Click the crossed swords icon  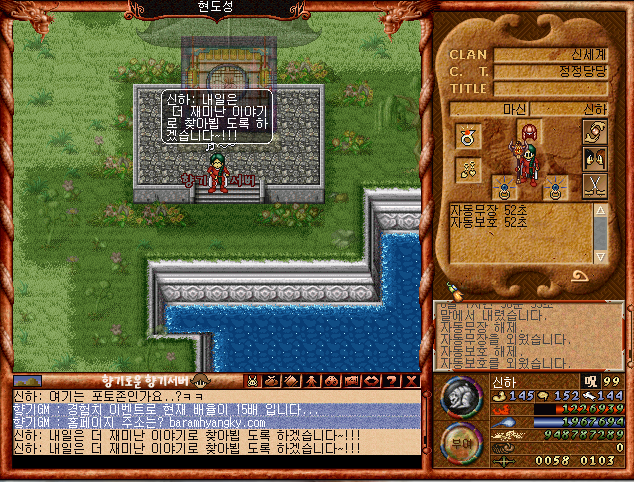pos(594,185)
